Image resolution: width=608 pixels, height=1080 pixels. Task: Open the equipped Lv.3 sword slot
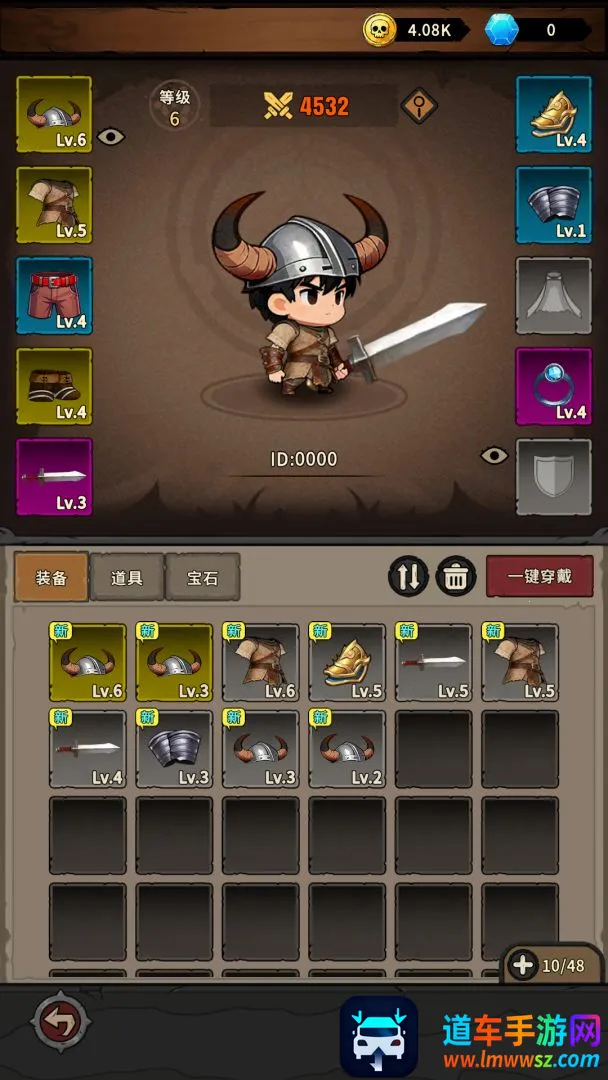click(x=54, y=476)
